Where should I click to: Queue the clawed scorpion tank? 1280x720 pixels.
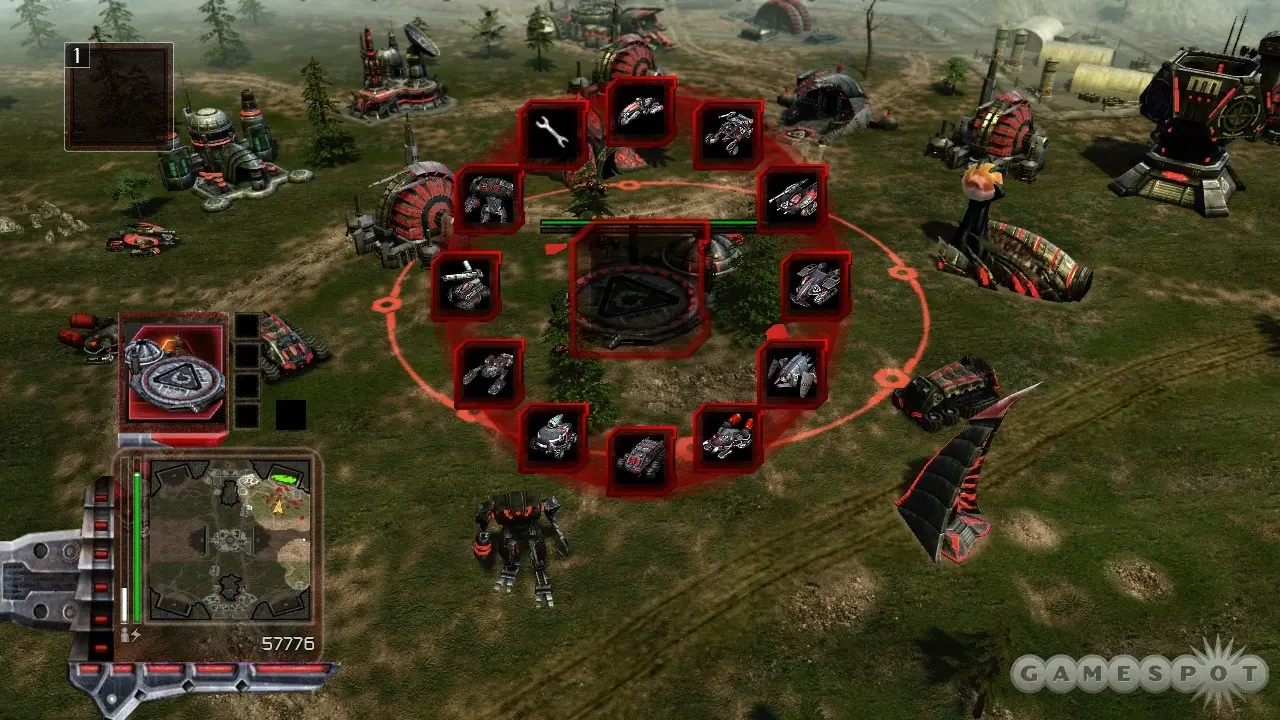[x=489, y=373]
